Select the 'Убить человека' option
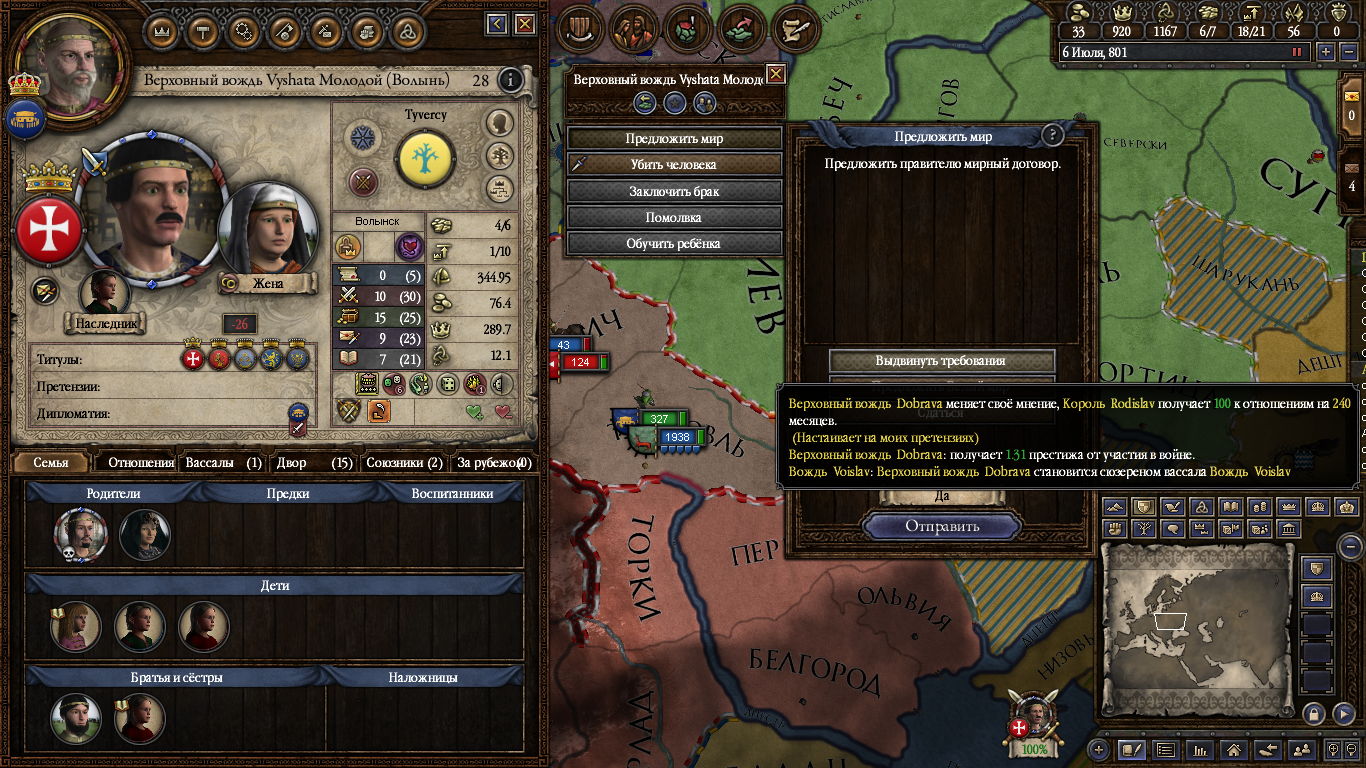 tap(674, 165)
